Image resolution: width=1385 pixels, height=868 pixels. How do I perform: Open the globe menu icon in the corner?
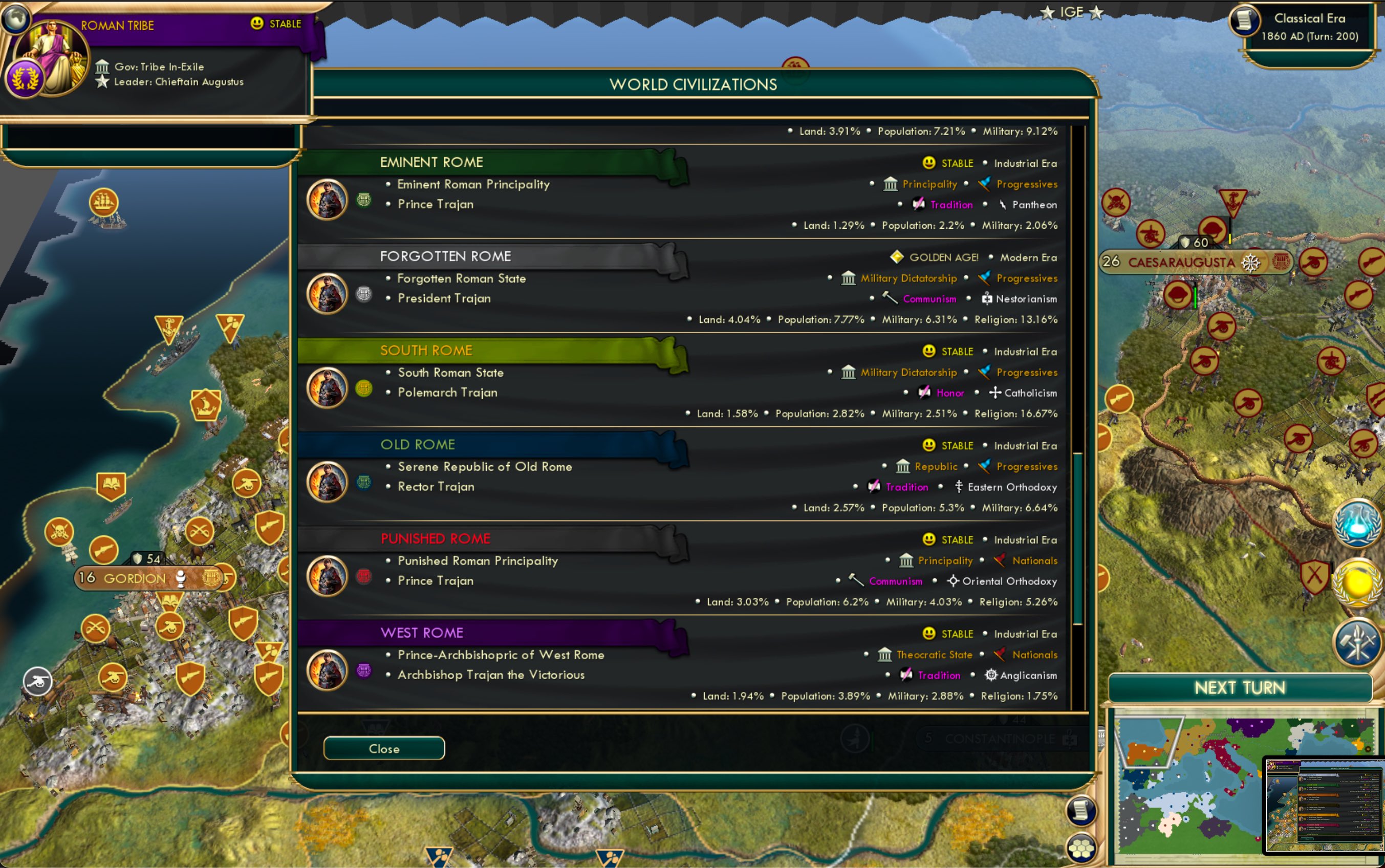(15, 17)
